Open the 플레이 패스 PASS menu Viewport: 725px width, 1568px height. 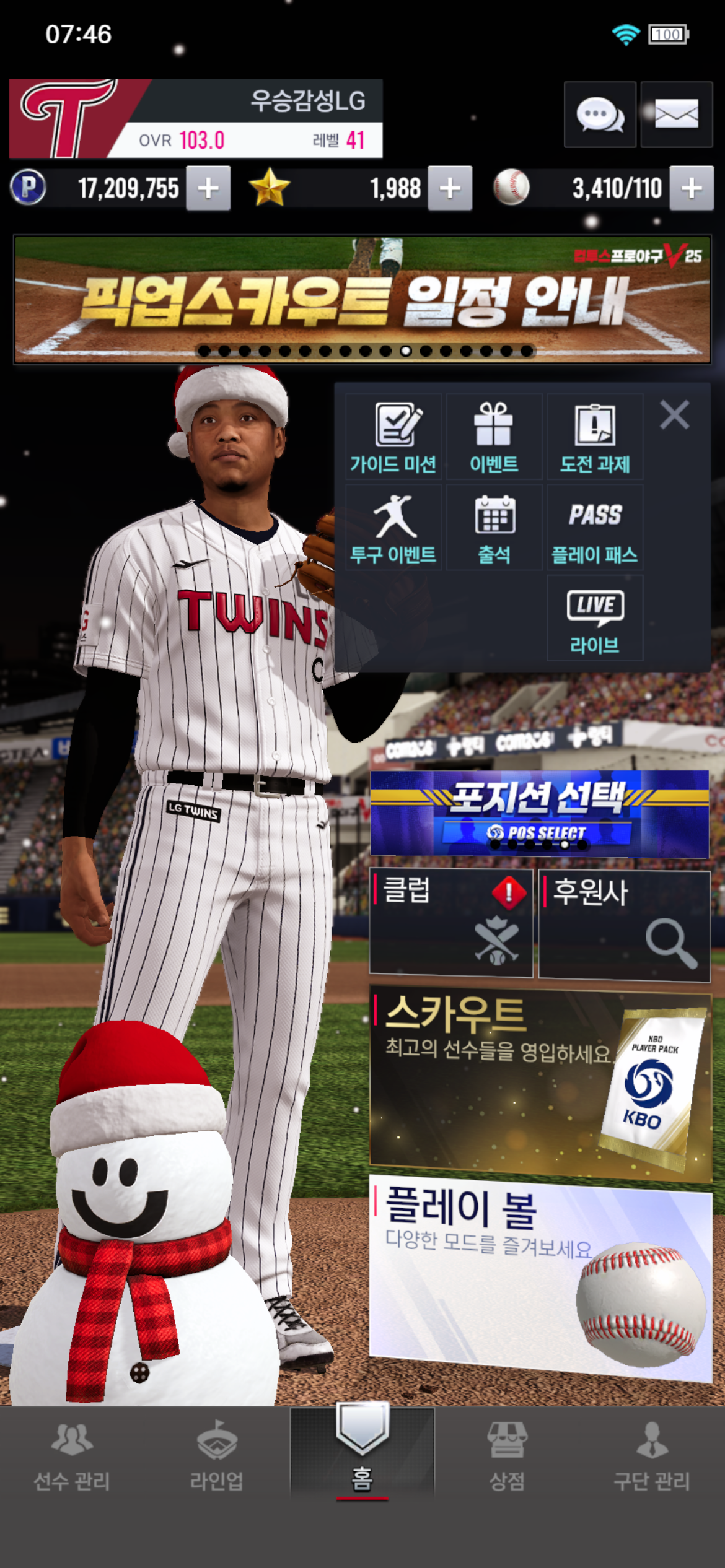pyautogui.click(x=595, y=528)
